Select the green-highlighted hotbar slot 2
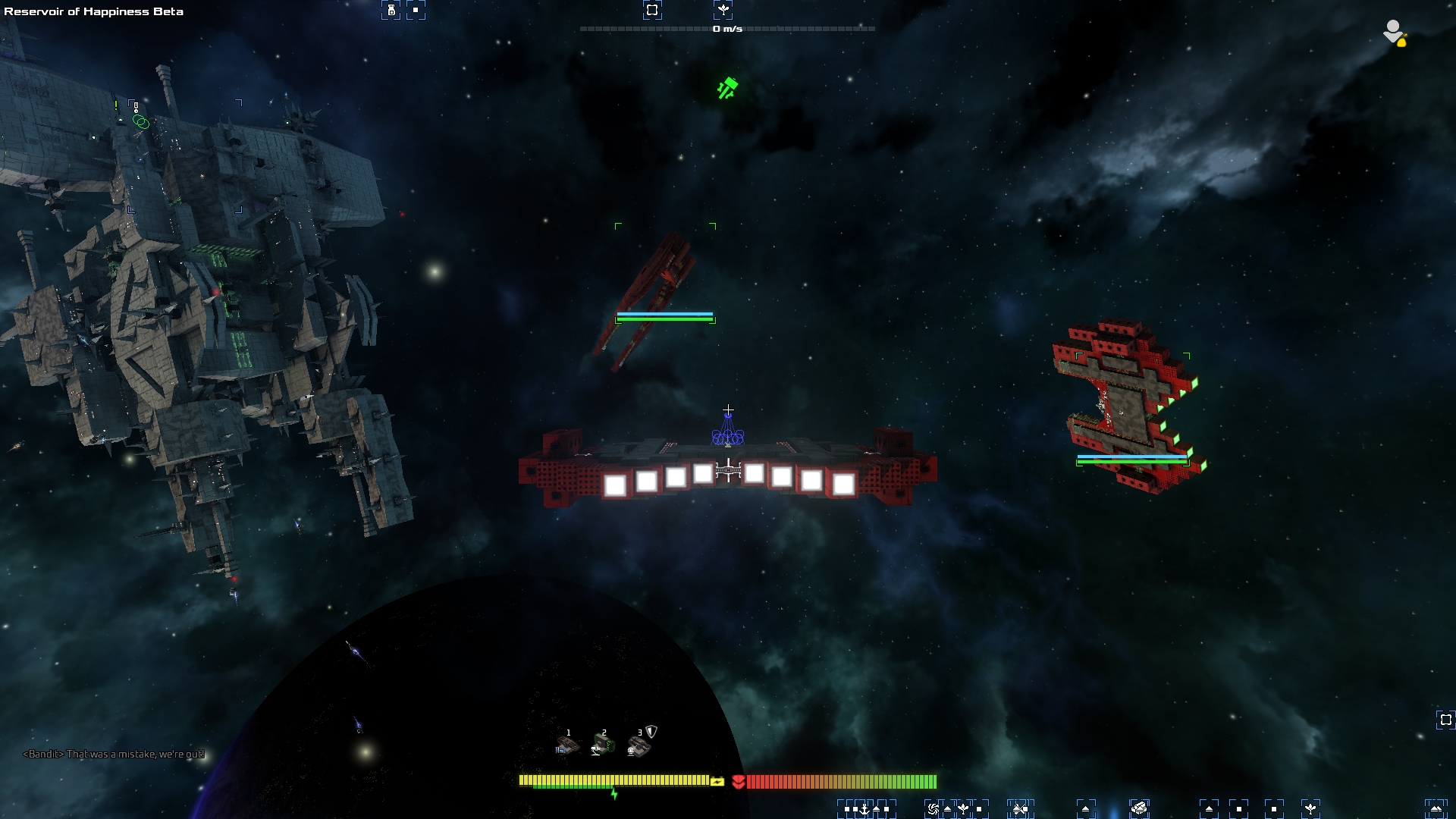The image size is (1456, 819). click(x=603, y=745)
